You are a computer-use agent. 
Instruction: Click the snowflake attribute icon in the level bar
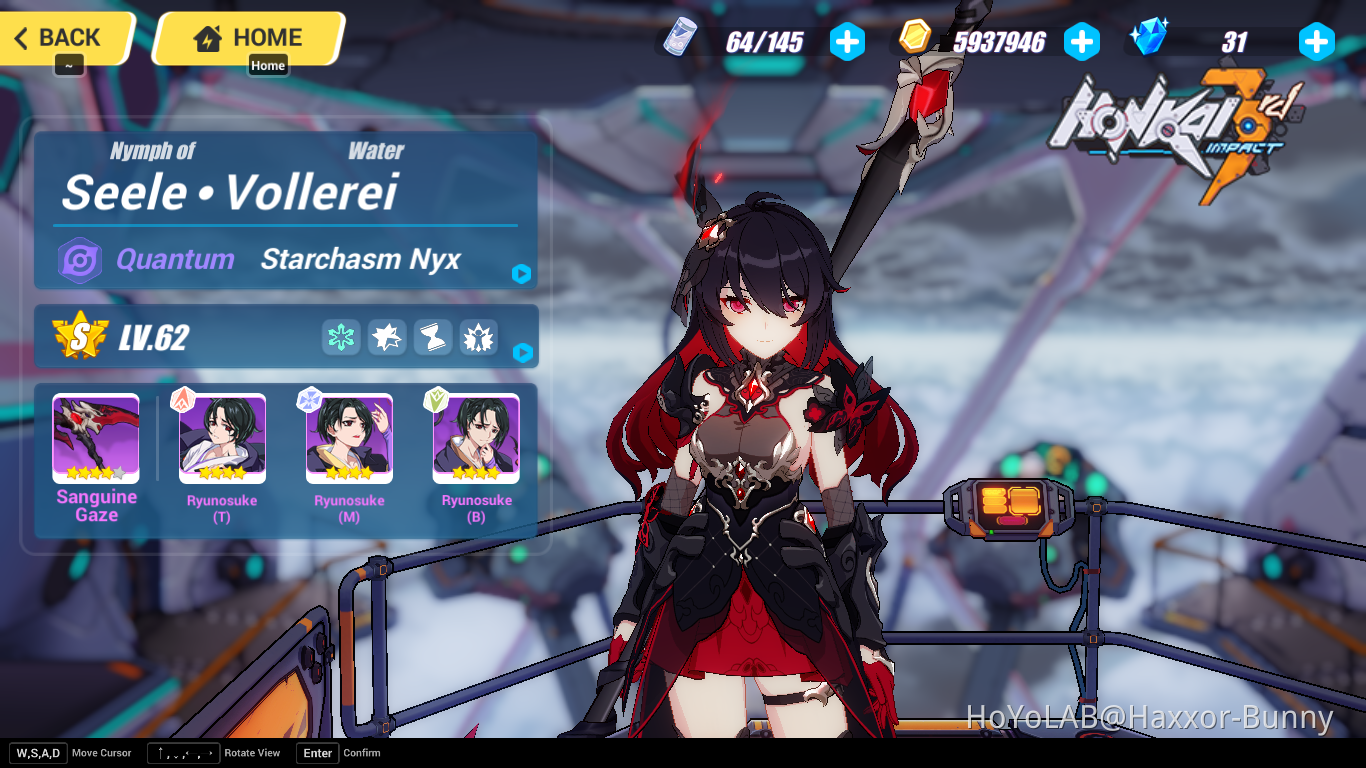click(x=340, y=338)
